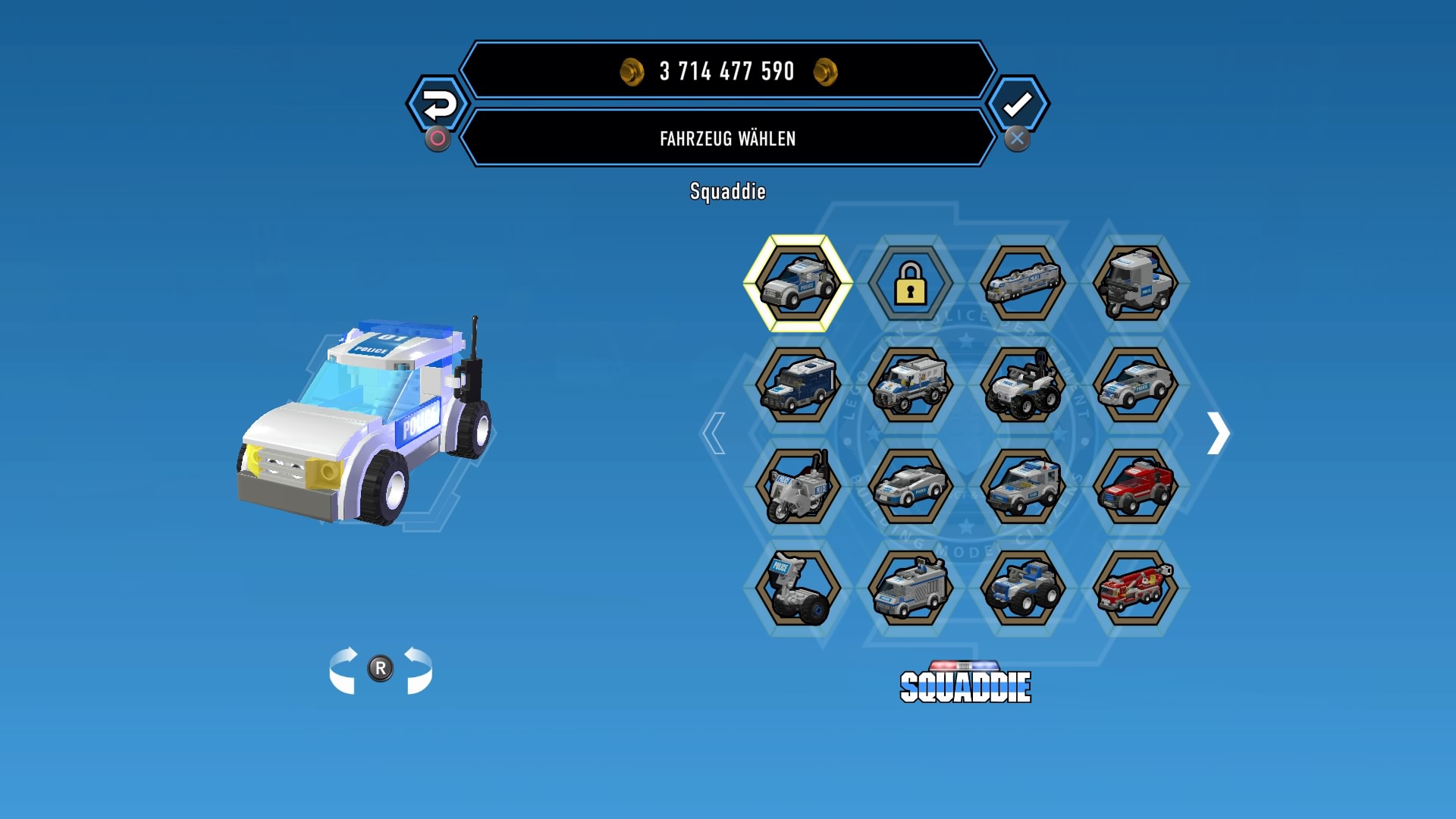
Task: Confirm selection with the checkmark button
Action: (x=1018, y=105)
